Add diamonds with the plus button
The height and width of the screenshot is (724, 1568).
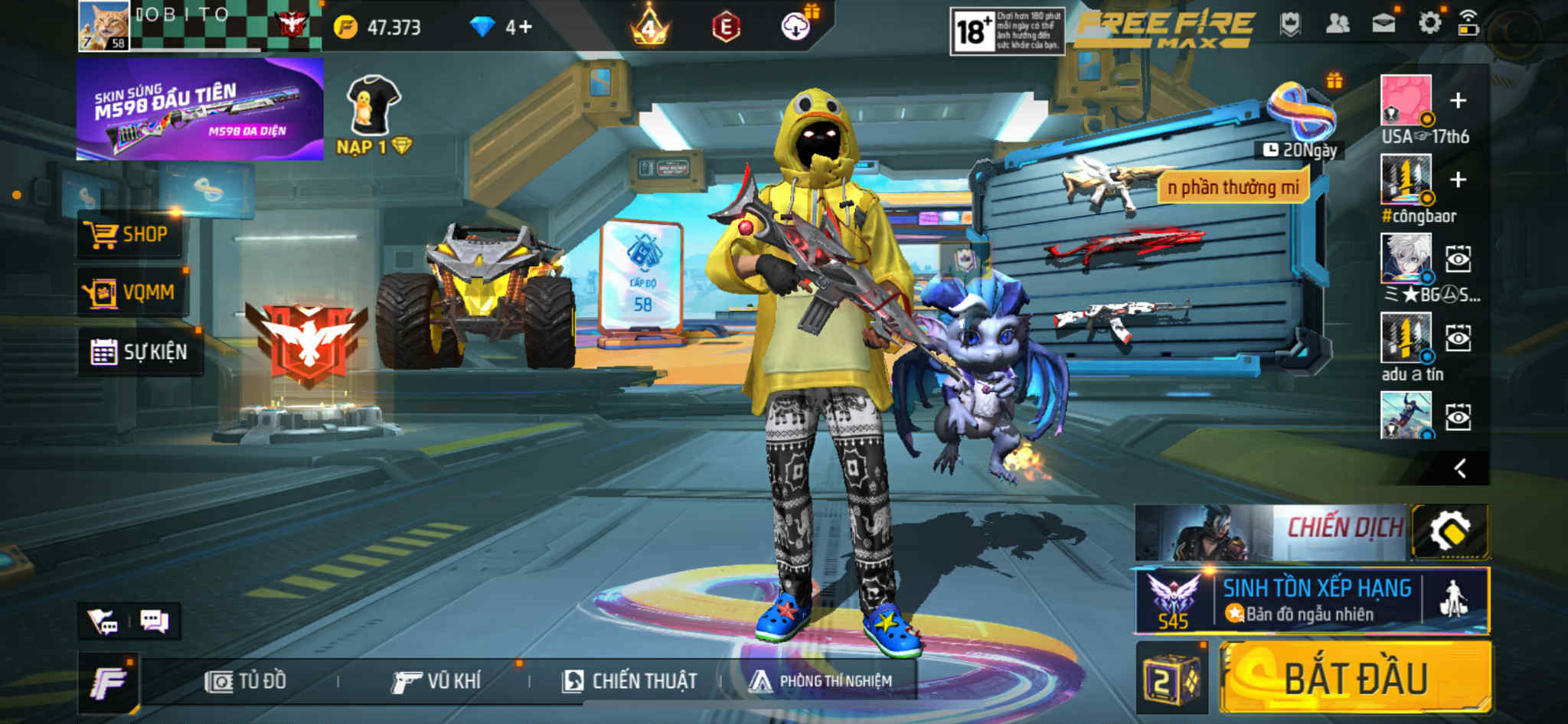tap(525, 28)
